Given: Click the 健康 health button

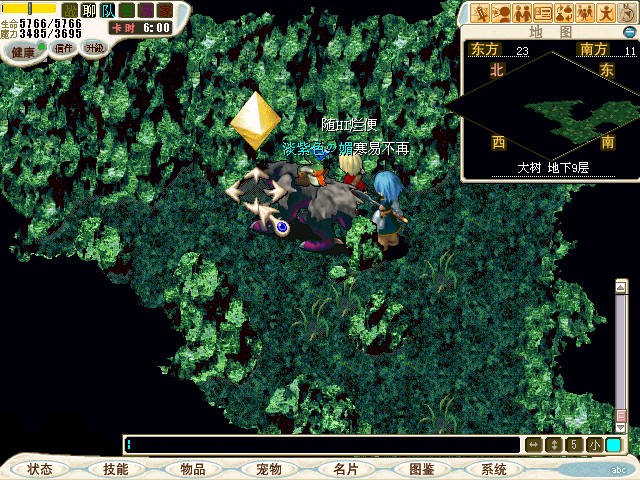Looking at the screenshot, I should [23, 50].
